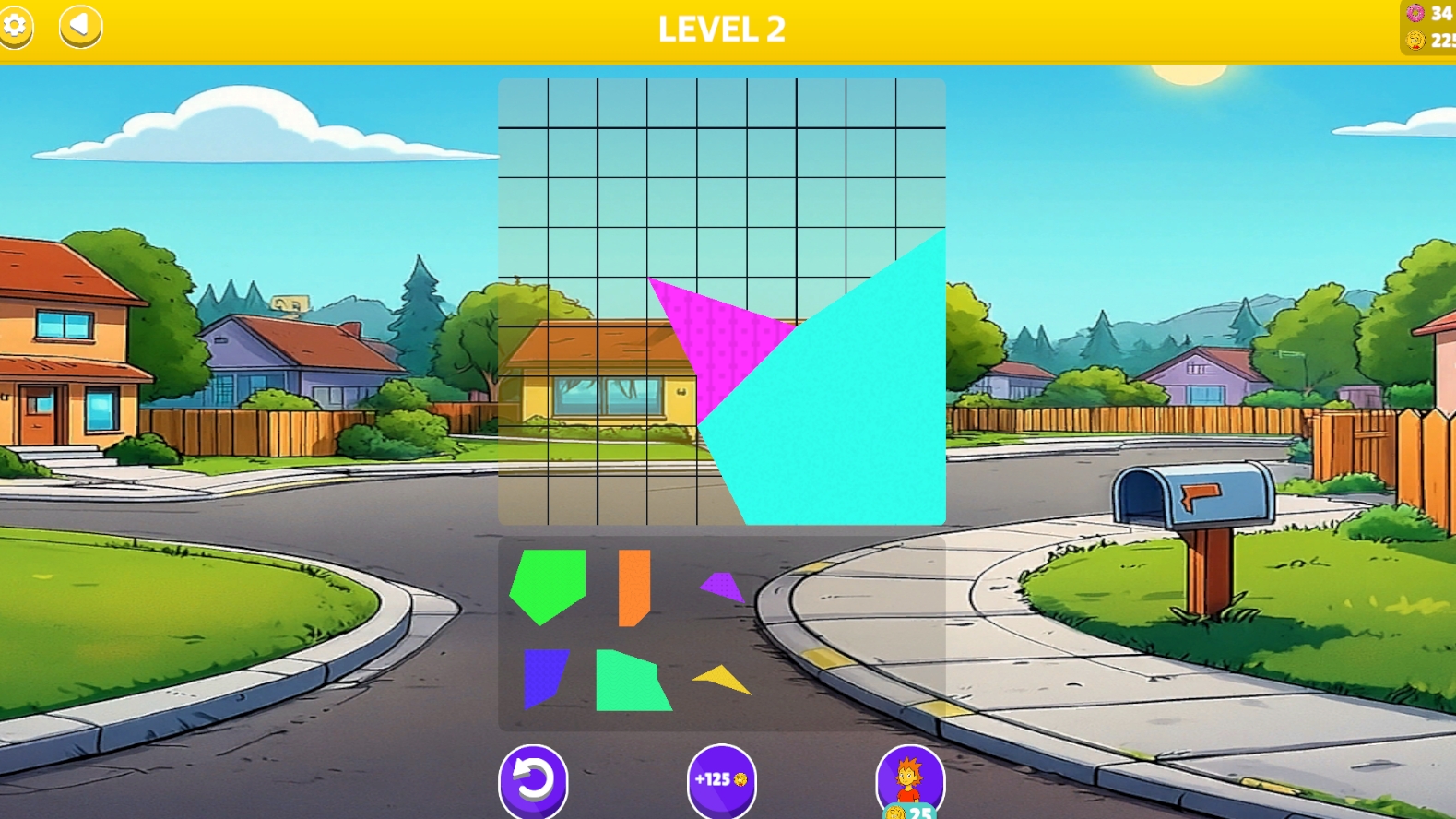Click the 25-coin badge on the hint button
This screenshot has width=1456, height=819.
click(x=908, y=813)
